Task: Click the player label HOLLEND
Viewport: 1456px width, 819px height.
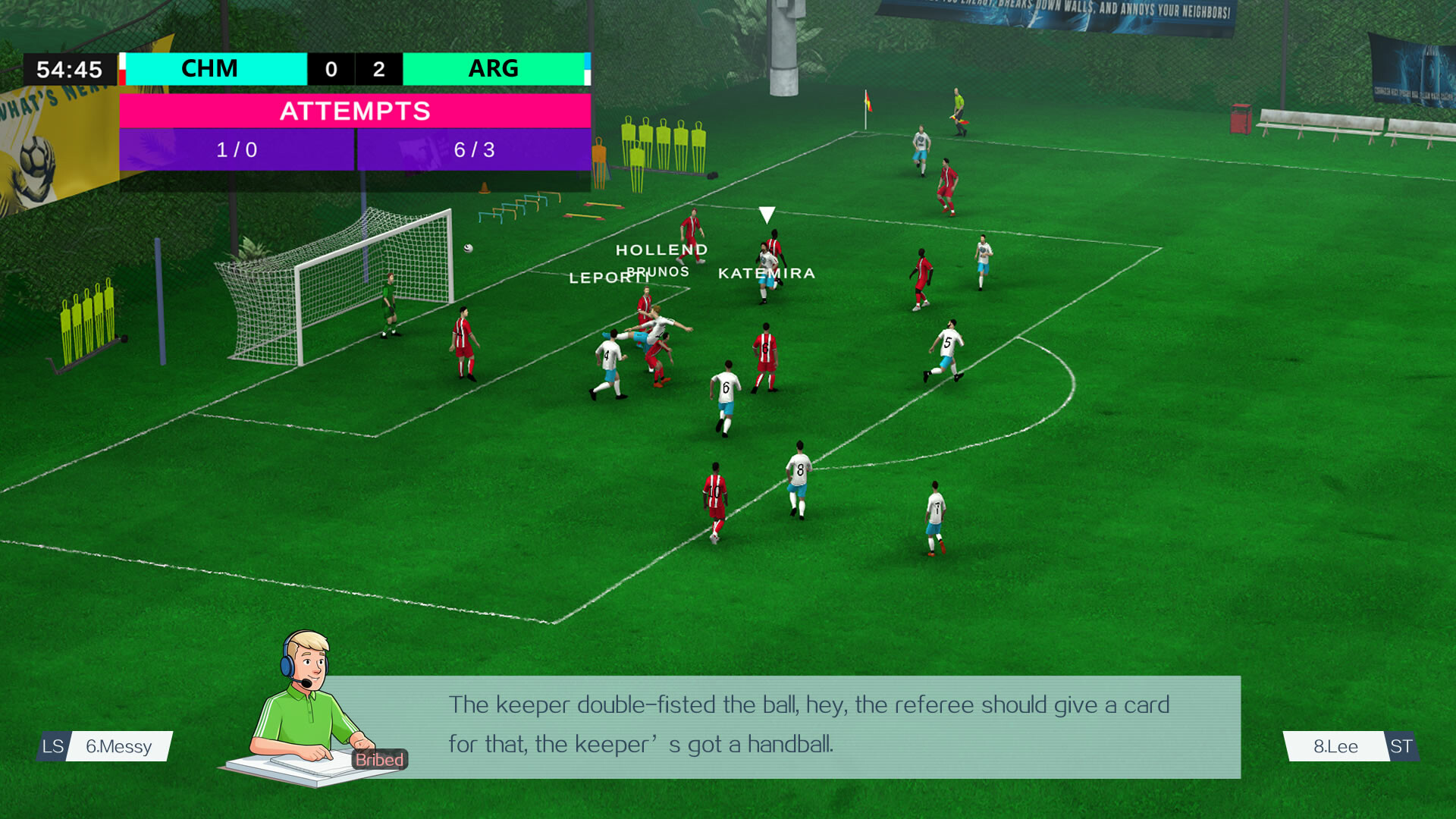Action: point(662,249)
